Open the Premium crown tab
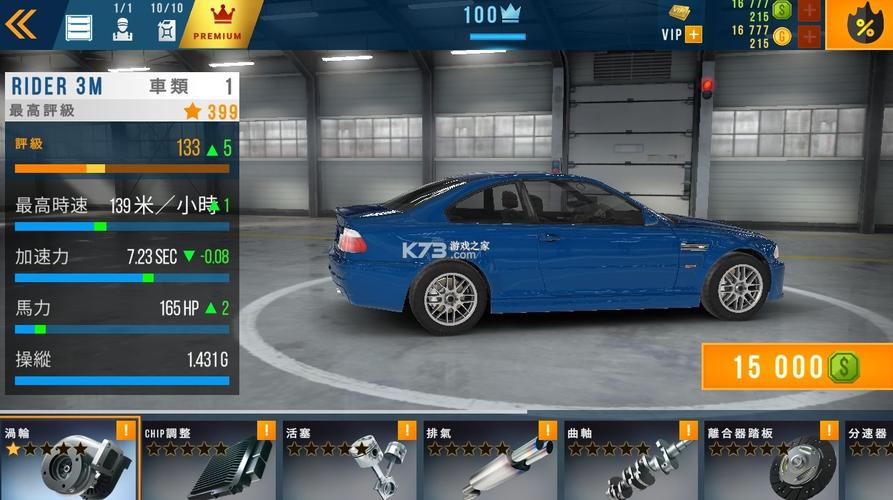Screen dimensions: 893x500 [x=218, y=24]
